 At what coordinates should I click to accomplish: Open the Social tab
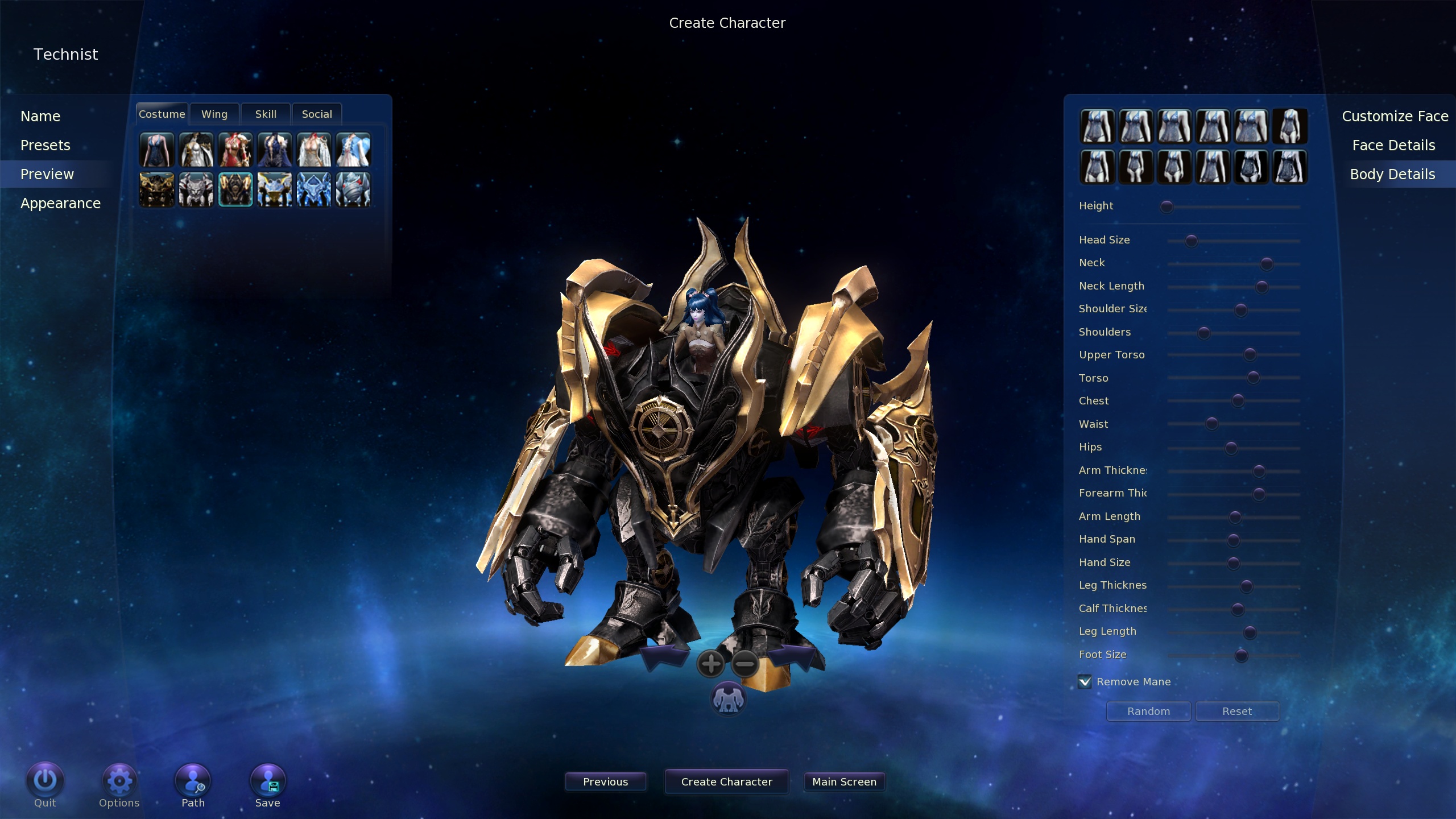[317, 114]
